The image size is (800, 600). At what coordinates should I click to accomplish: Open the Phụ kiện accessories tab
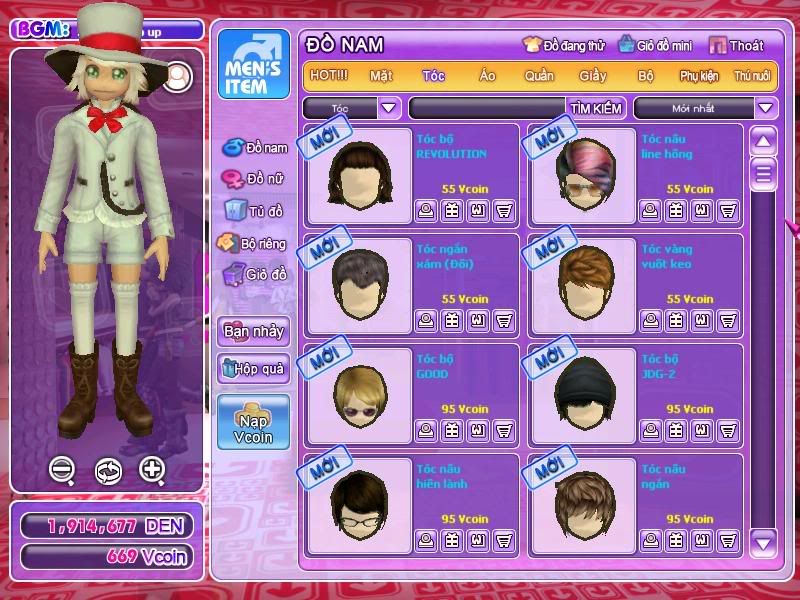coord(700,76)
